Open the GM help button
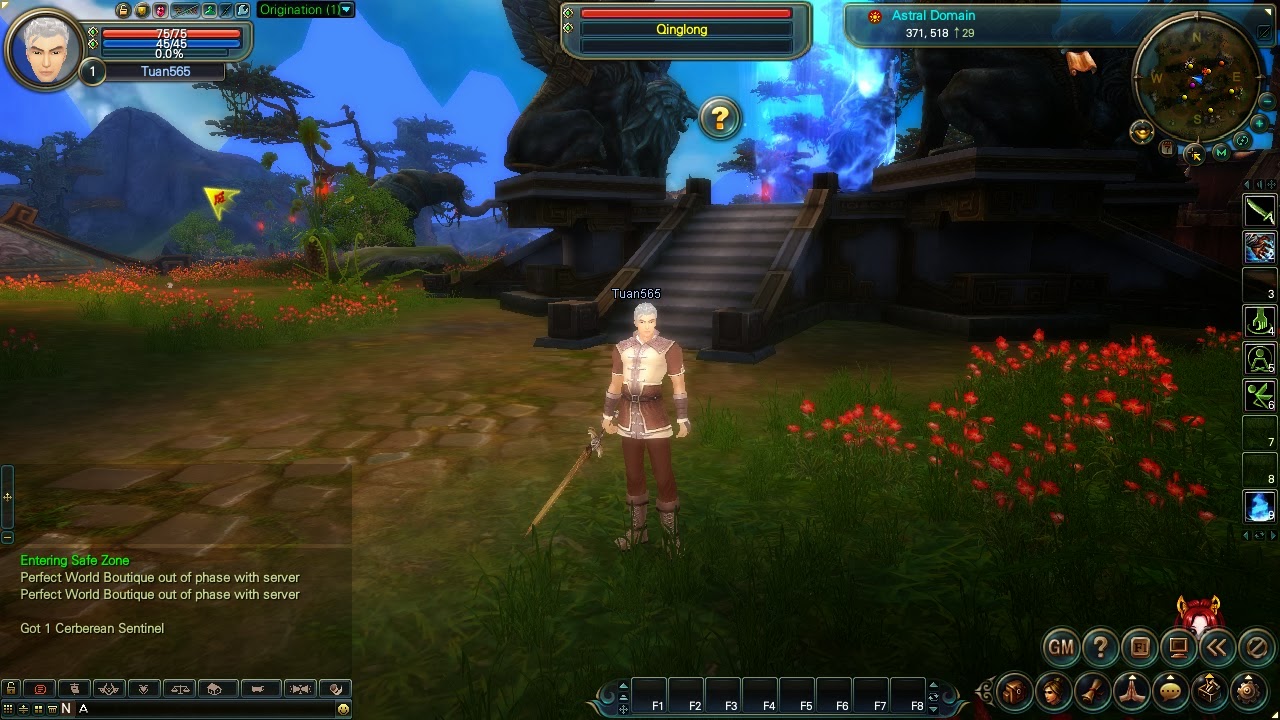Screen dimensions: 1280x720 pyautogui.click(x=1060, y=648)
